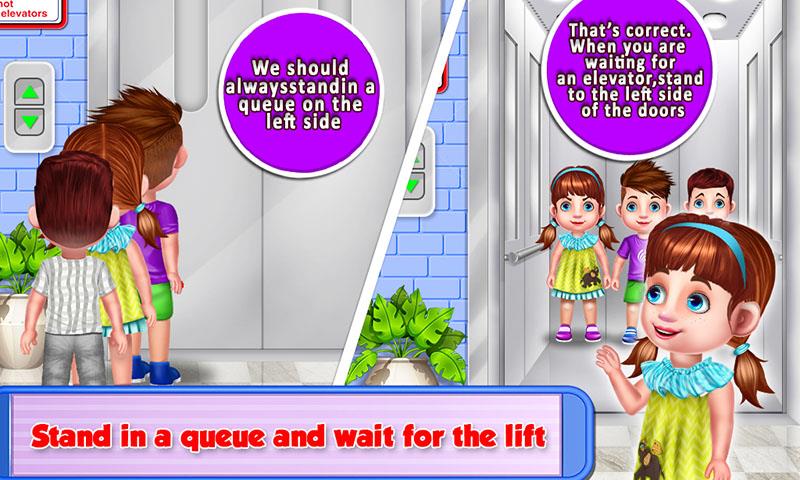Viewport: 800px width, 480px height.
Task: Tap the green down arrow elevator button
Action: click(x=29, y=122)
